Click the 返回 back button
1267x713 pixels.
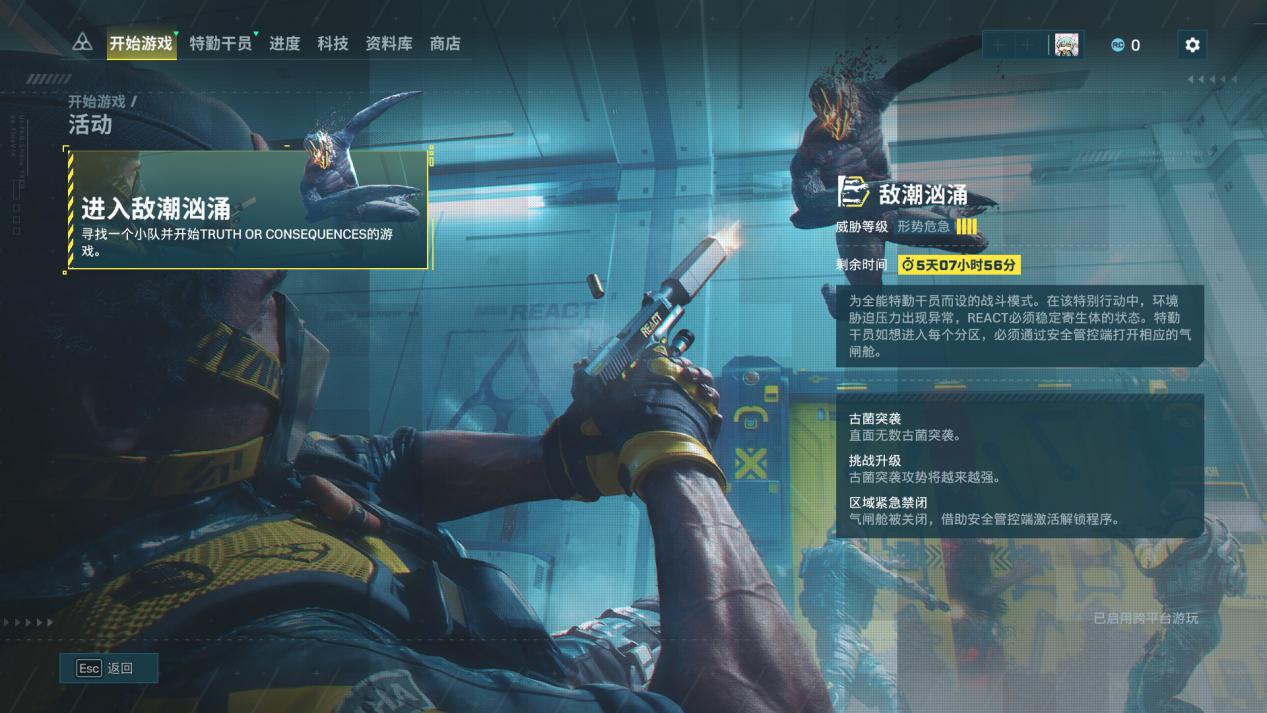coord(108,668)
